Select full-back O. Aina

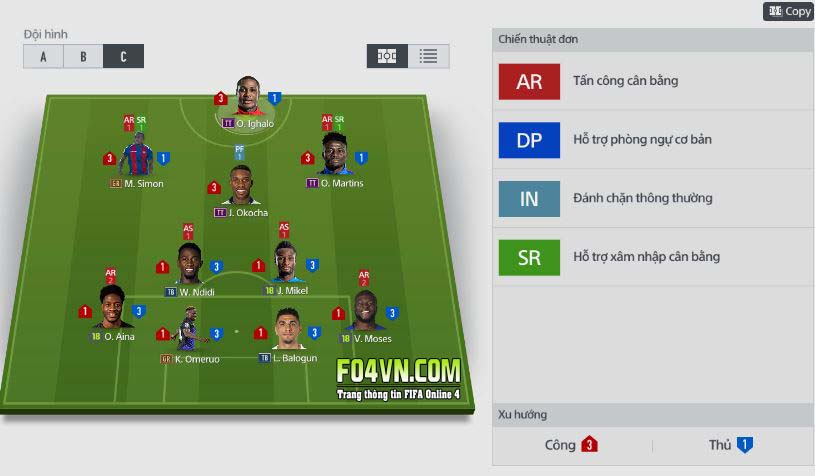(112, 310)
